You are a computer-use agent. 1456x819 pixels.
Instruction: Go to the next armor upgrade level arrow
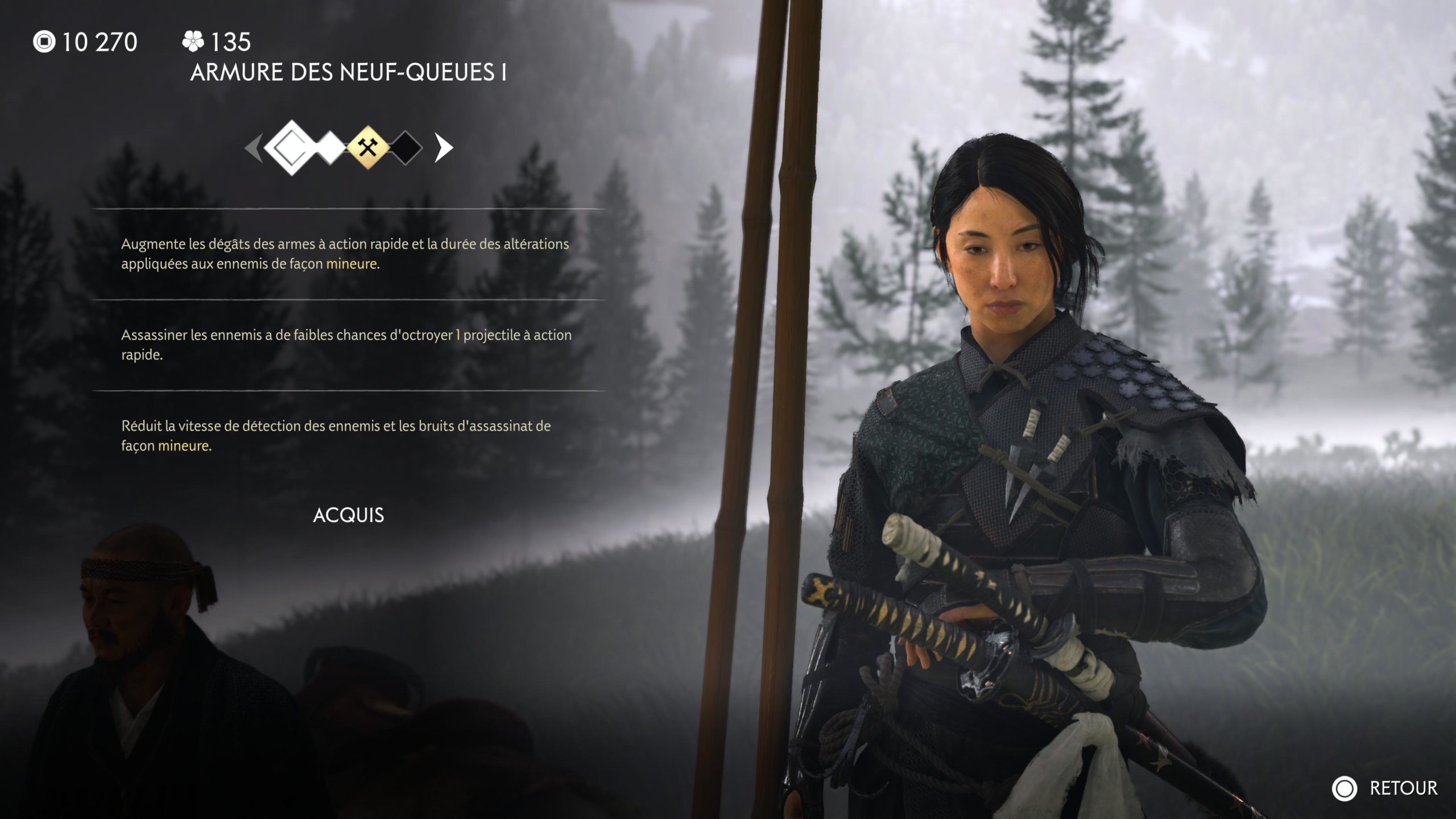444,148
